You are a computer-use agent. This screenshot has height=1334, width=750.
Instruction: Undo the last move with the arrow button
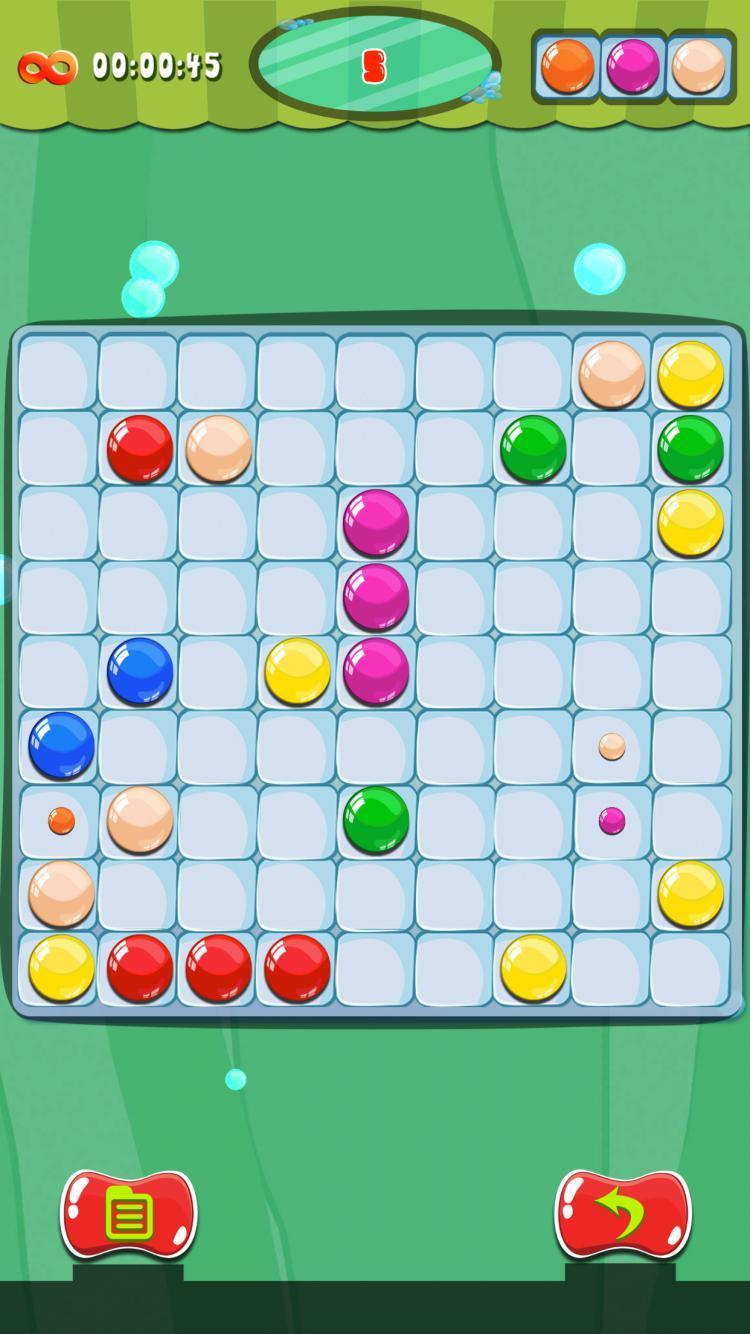coord(622,1215)
